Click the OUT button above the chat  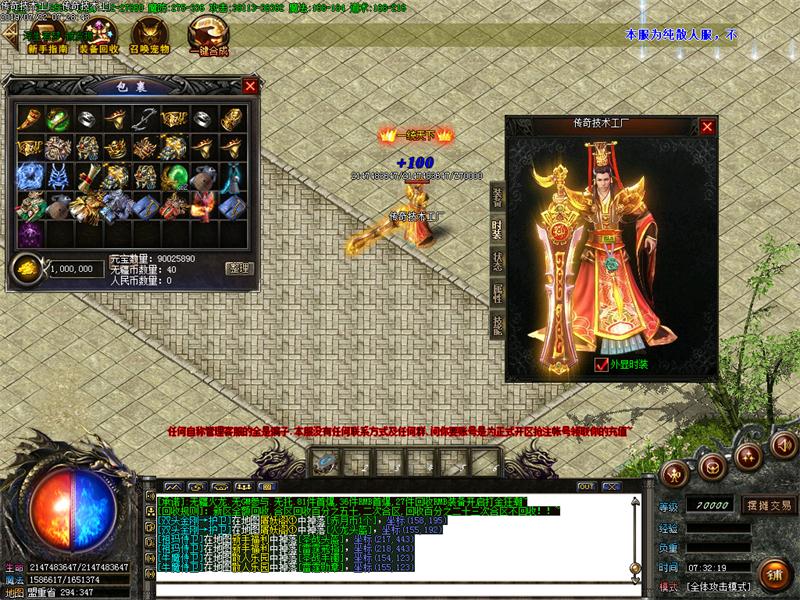[586, 486]
